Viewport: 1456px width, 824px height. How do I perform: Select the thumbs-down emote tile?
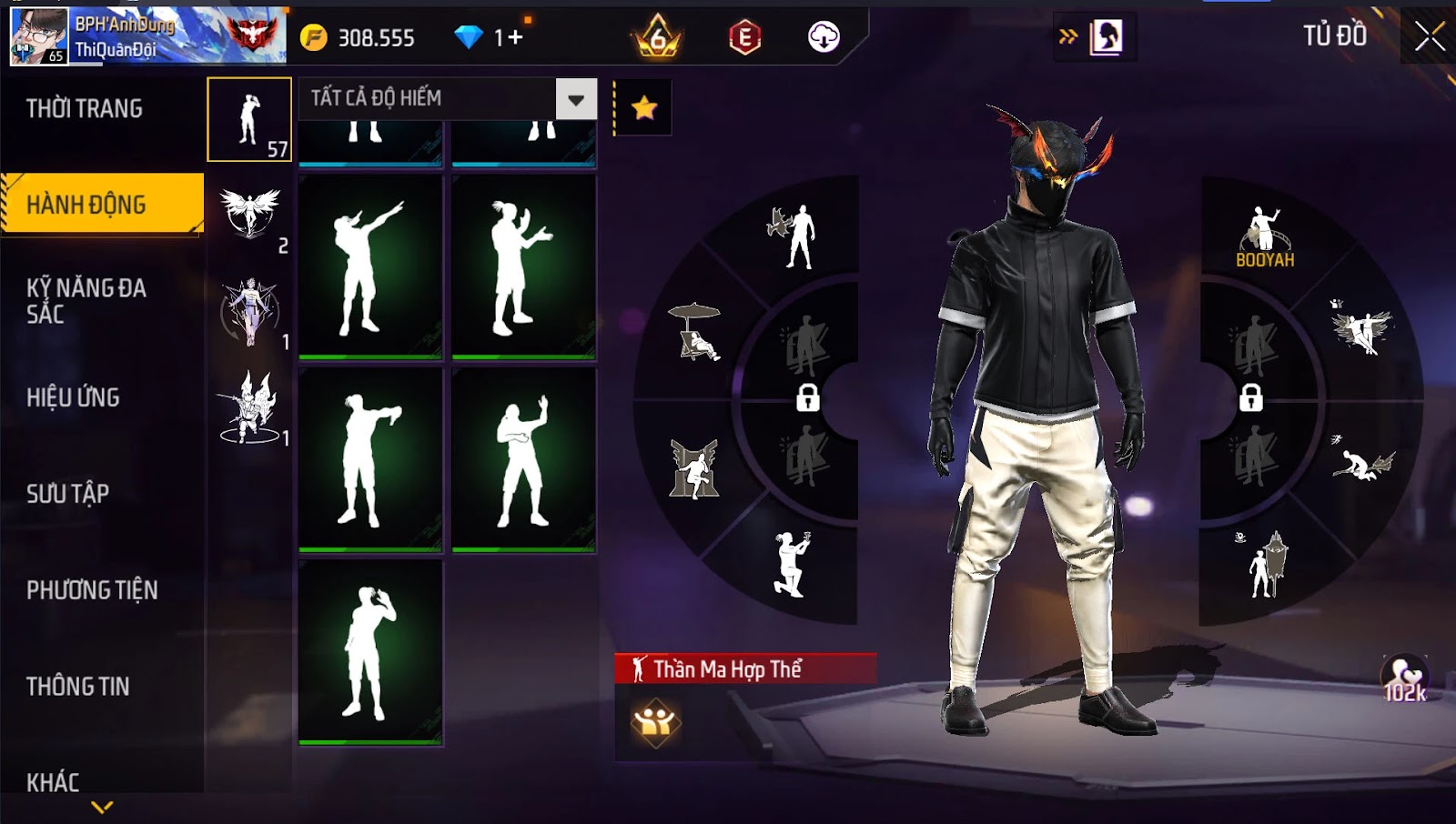point(370,459)
